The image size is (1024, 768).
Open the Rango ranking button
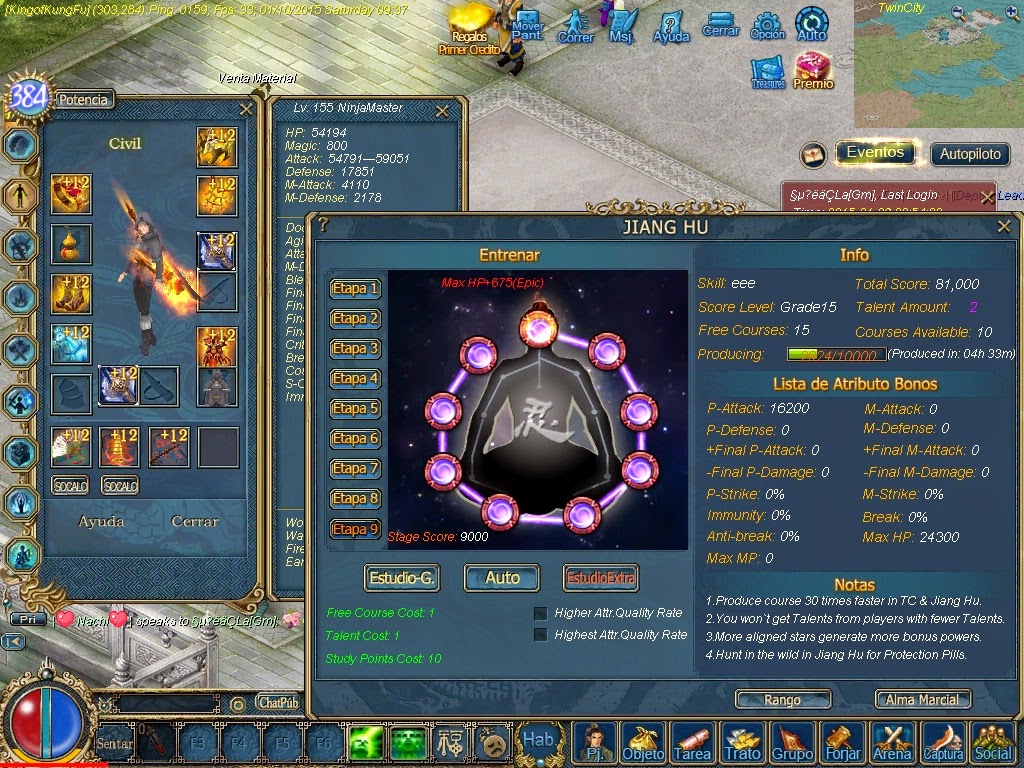pos(782,700)
